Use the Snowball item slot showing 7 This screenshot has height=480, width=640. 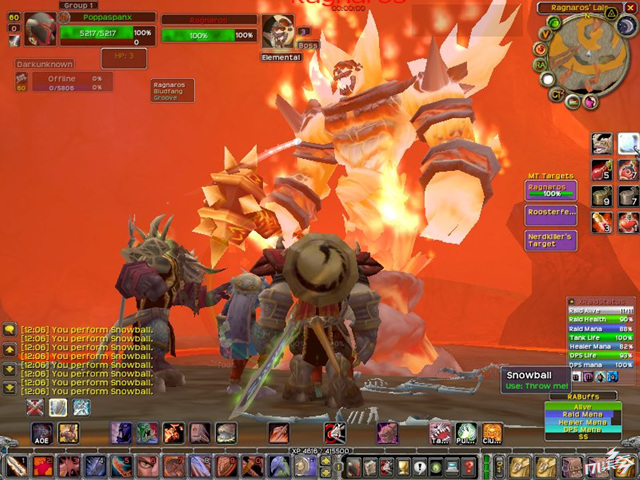point(627,196)
